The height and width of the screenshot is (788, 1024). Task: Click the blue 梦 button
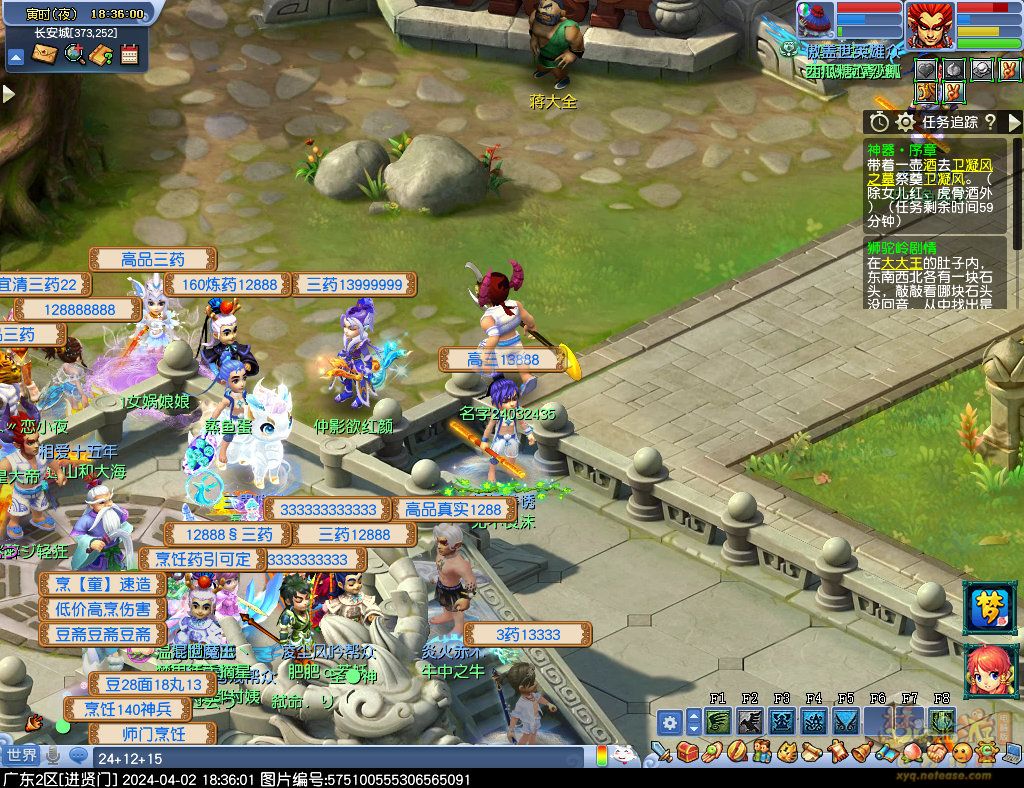tap(988, 607)
